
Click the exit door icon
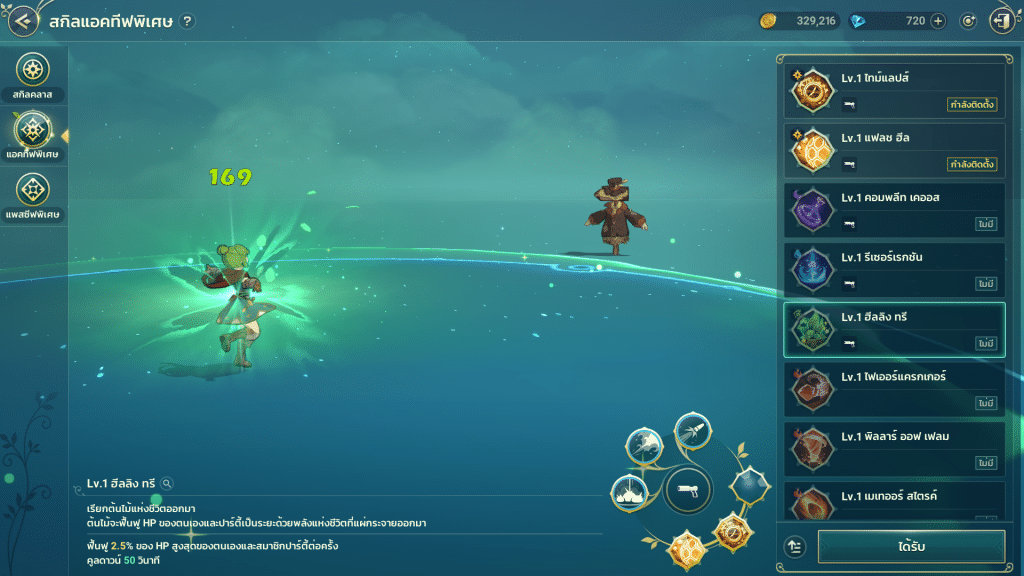1001,21
